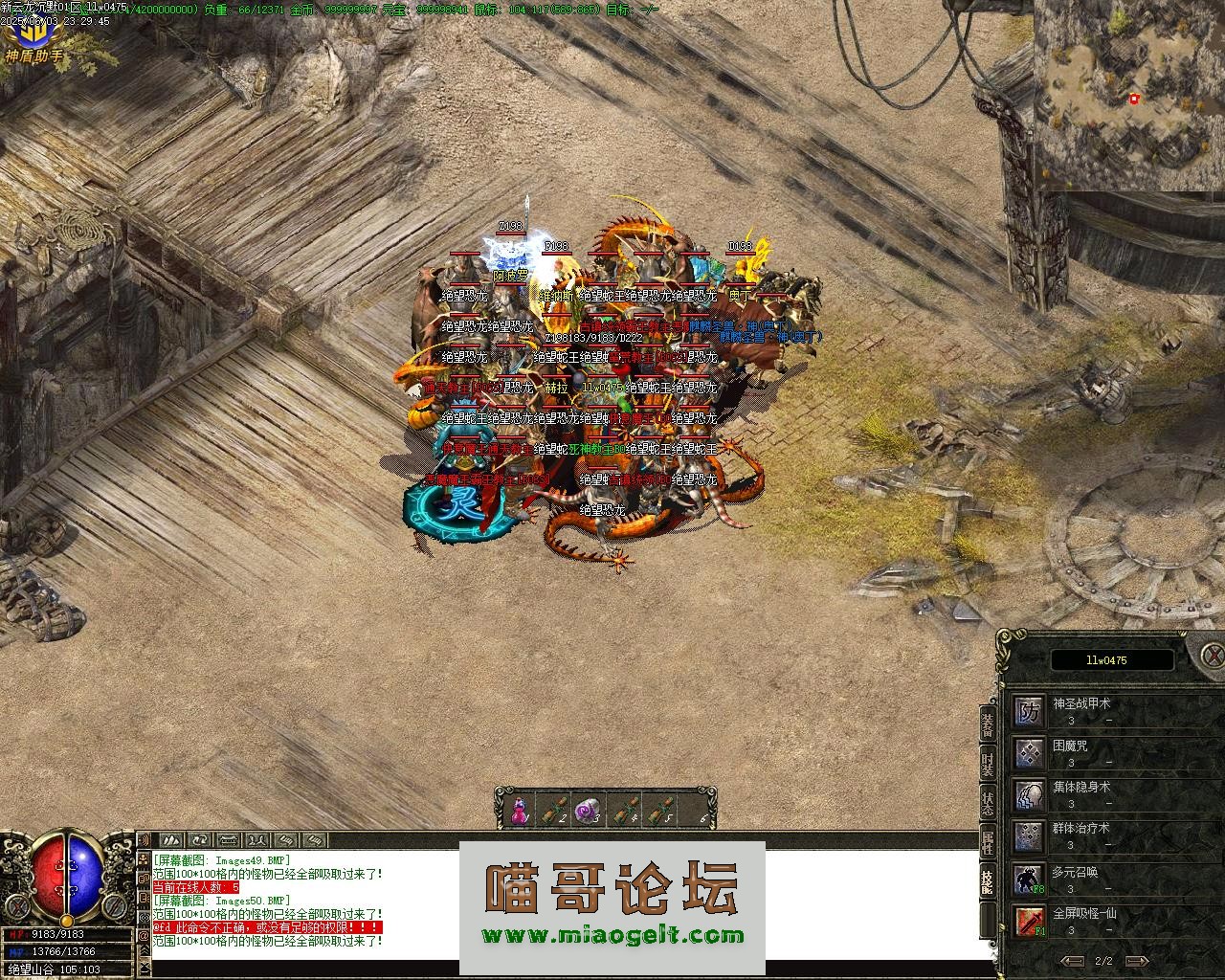
Task: Select the 神圣战甲术 skill icon
Action: (x=1029, y=711)
